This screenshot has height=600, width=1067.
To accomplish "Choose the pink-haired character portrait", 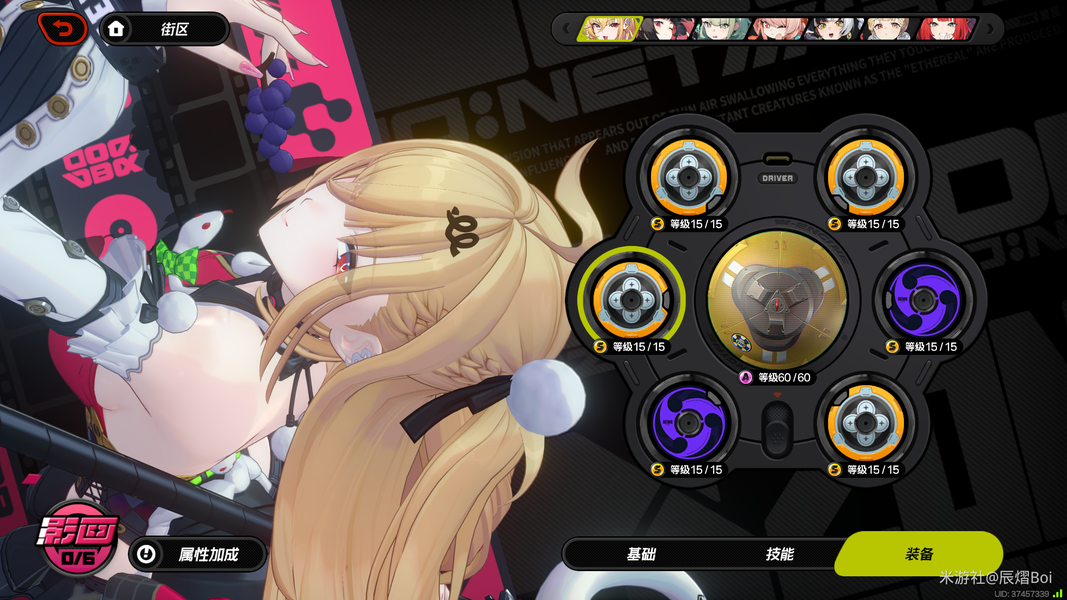I will click(777, 28).
